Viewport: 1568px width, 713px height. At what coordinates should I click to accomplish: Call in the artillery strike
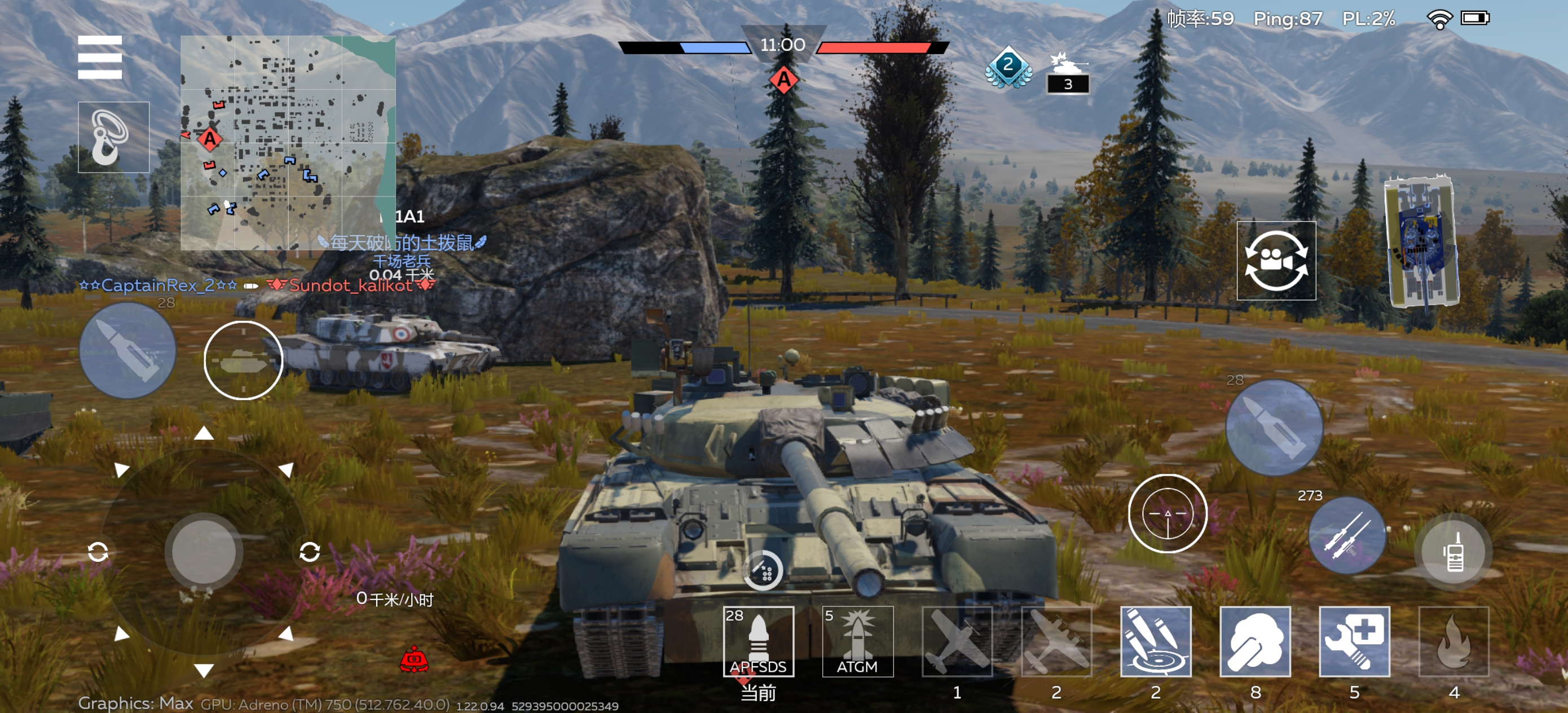(x=1155, y=641)
